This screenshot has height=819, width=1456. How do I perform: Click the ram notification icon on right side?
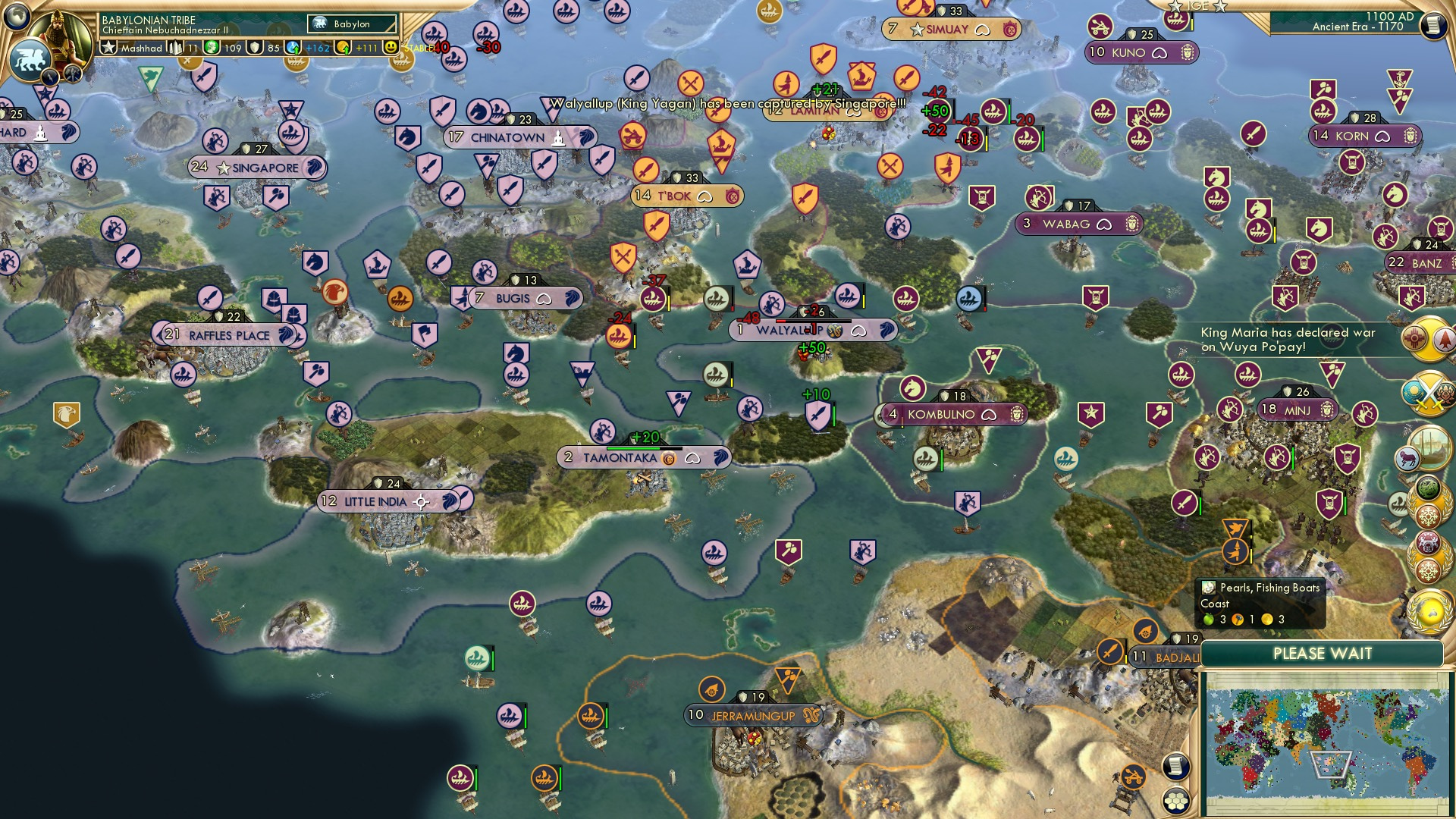tap(1406, 458)
